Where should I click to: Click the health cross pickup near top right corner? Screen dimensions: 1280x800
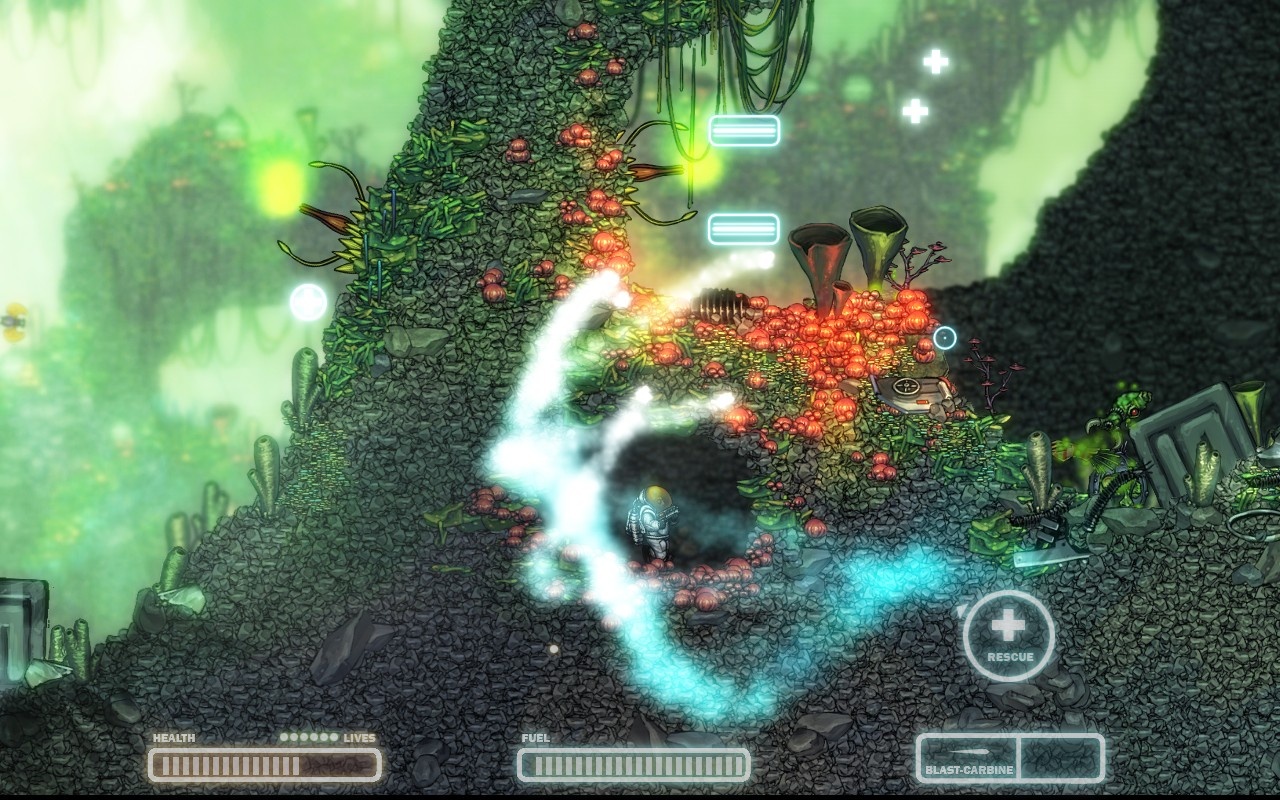(935, 62)
